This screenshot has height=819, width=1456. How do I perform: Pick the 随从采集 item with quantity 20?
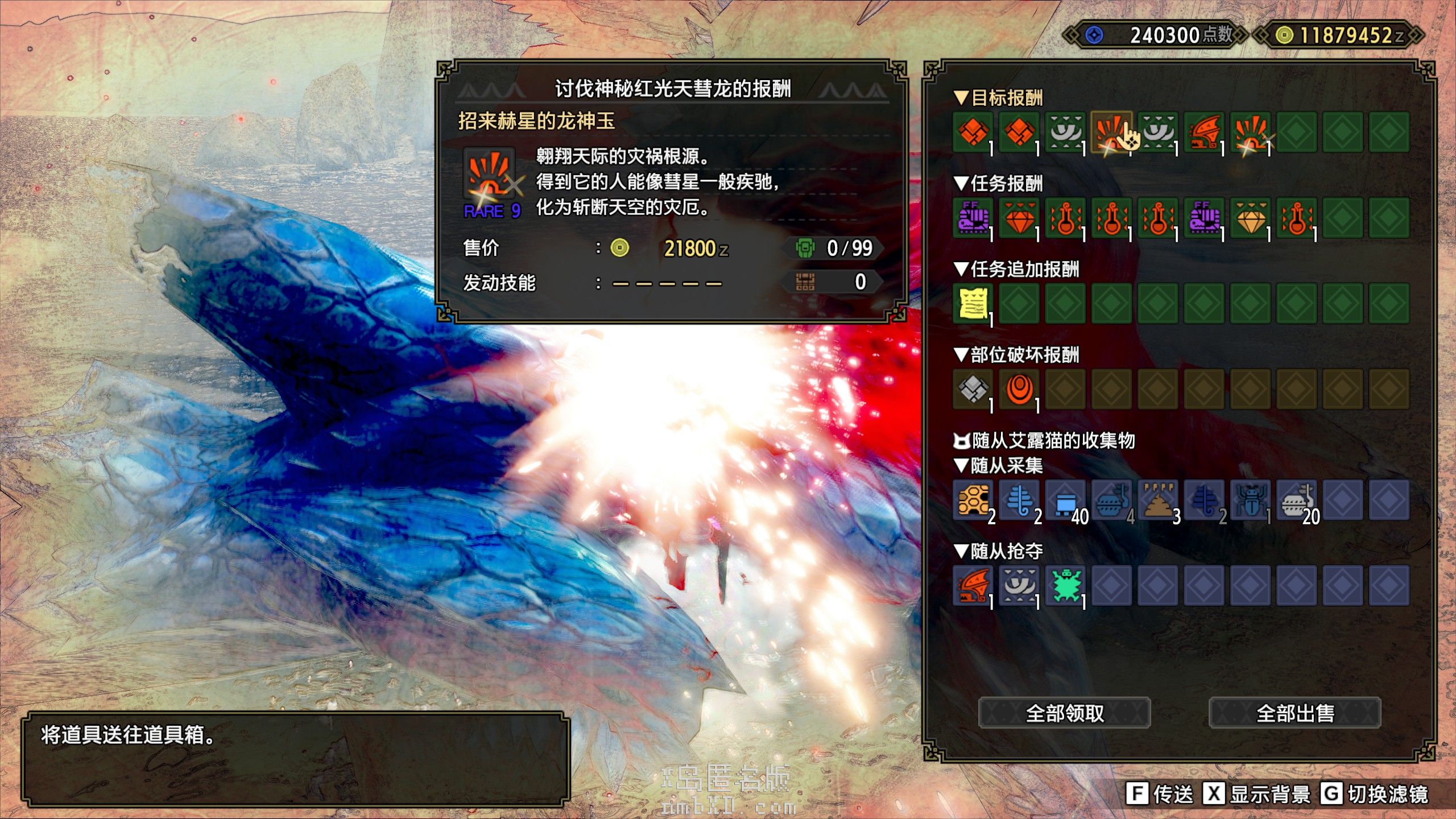1297,500
